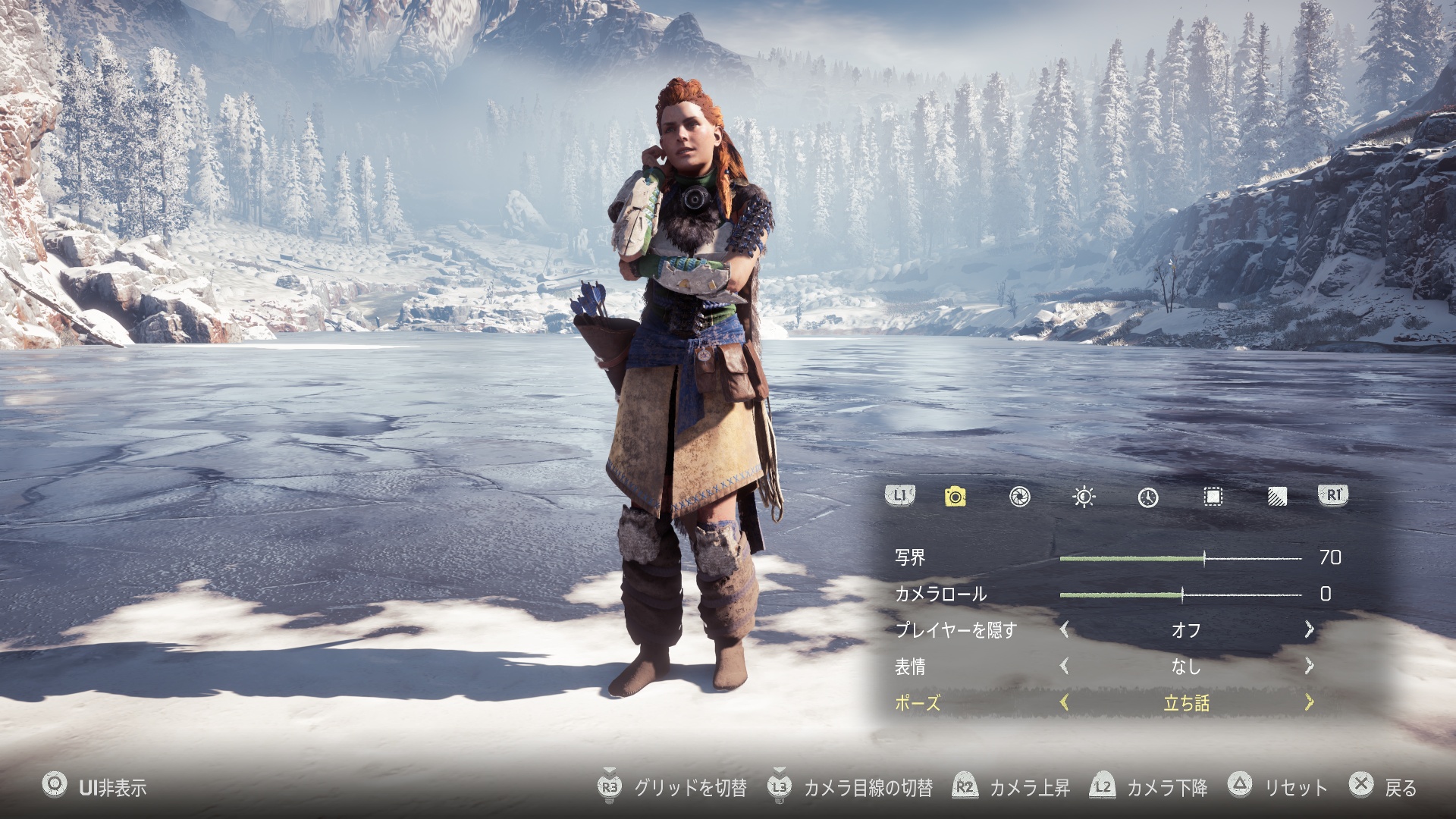Select the striped square filter tab
Viewport: 1456px width, 819px height.
pyautogui.click(x=1277, y=497)
